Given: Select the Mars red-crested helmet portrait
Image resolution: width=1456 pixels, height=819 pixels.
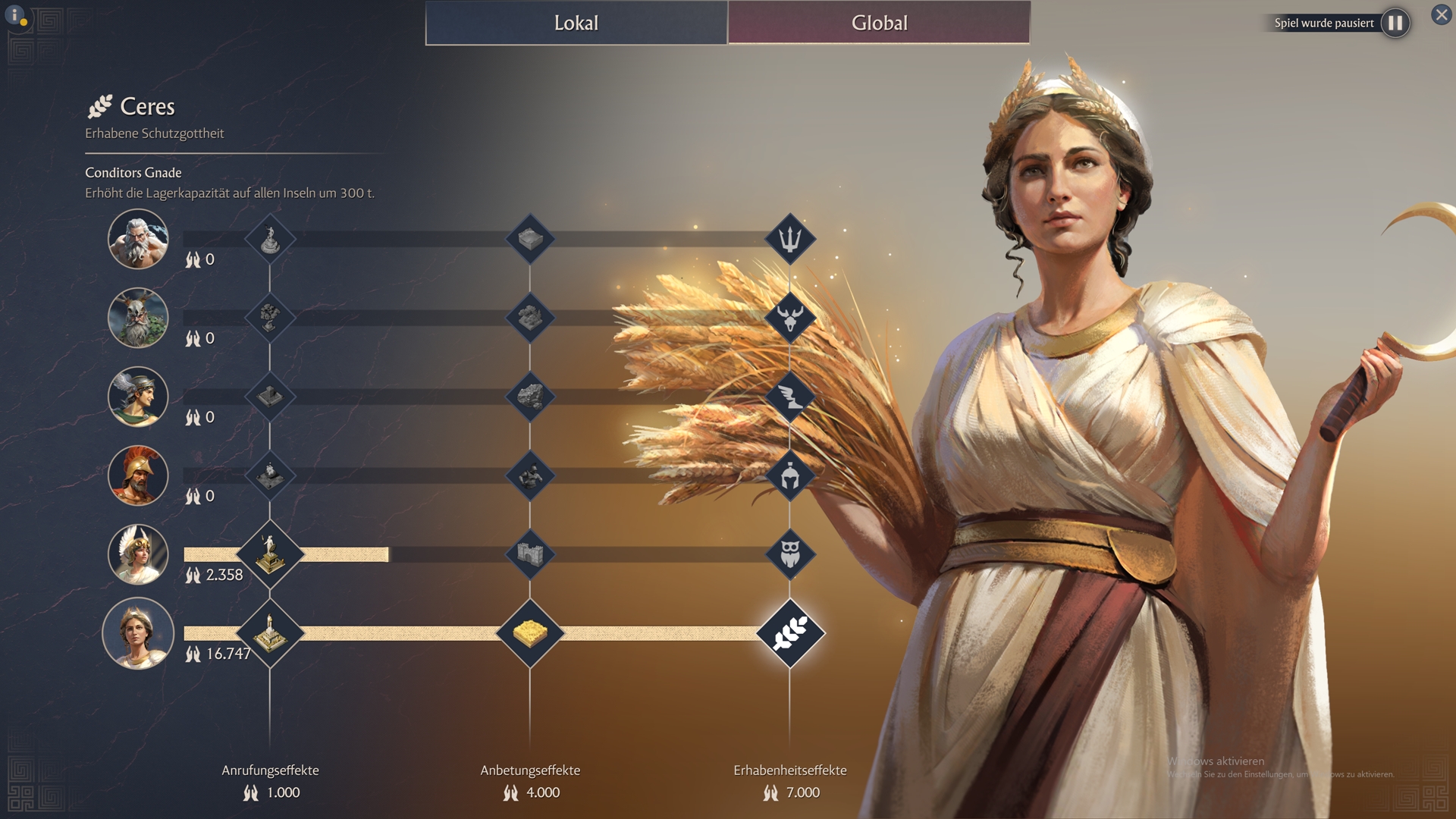Looking at the screenshot, I should [138, 475].
